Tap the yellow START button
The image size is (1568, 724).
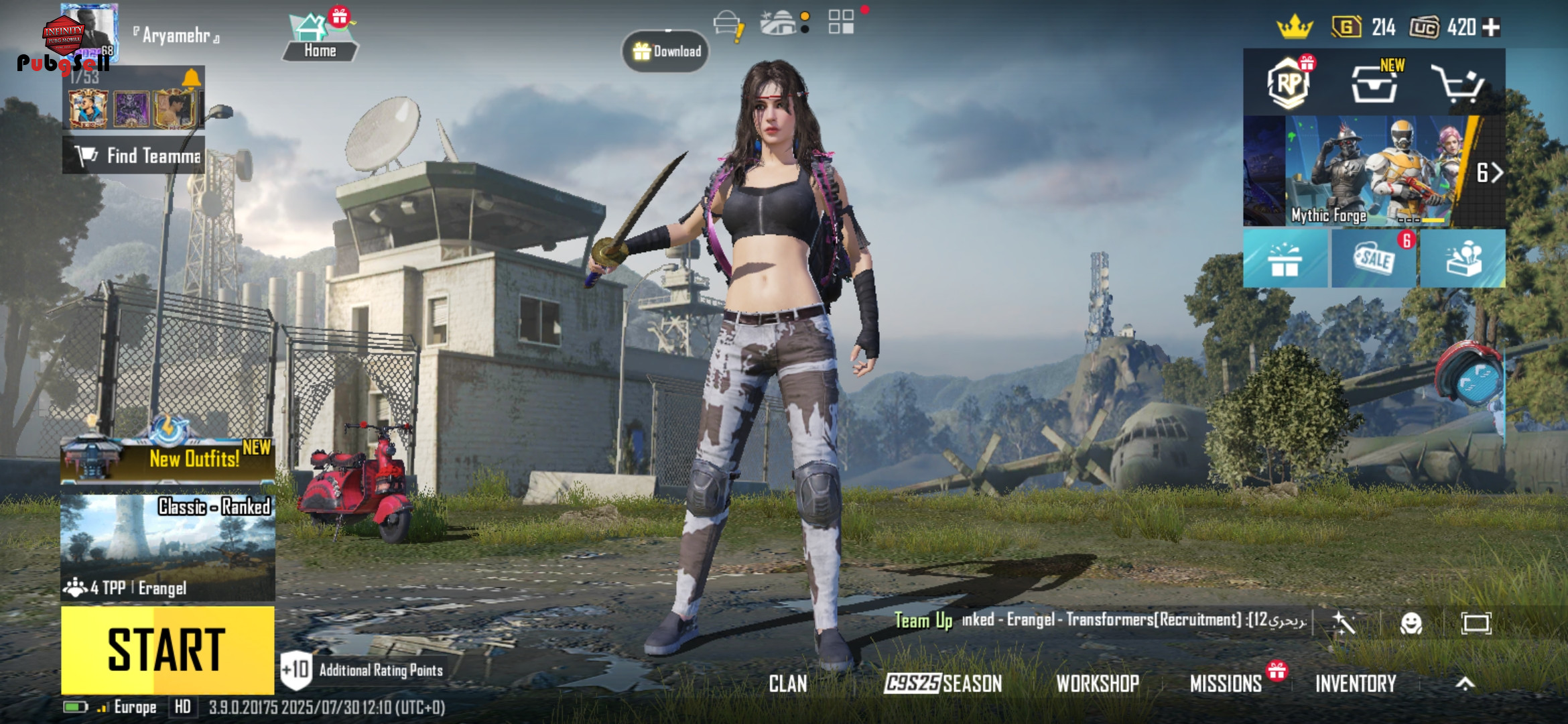pyautogui.click(x=168, y=650)
